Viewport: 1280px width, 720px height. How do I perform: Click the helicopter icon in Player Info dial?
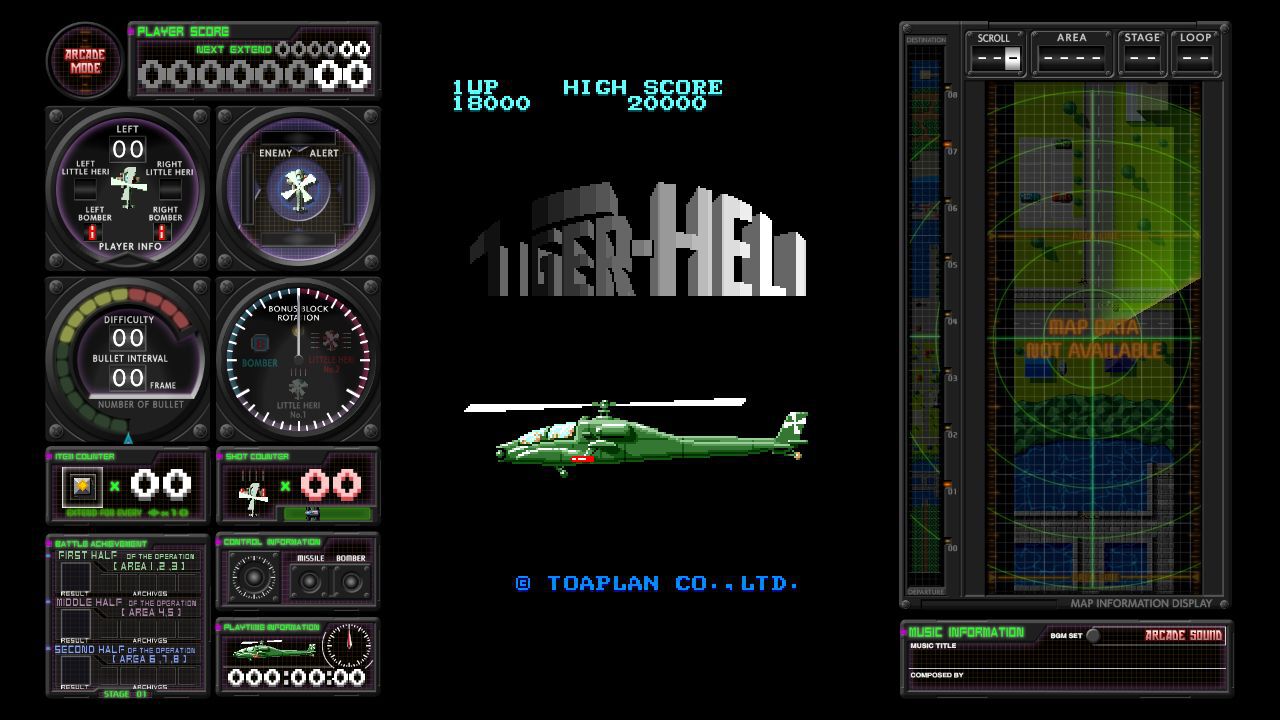click(x=127, y=182)
